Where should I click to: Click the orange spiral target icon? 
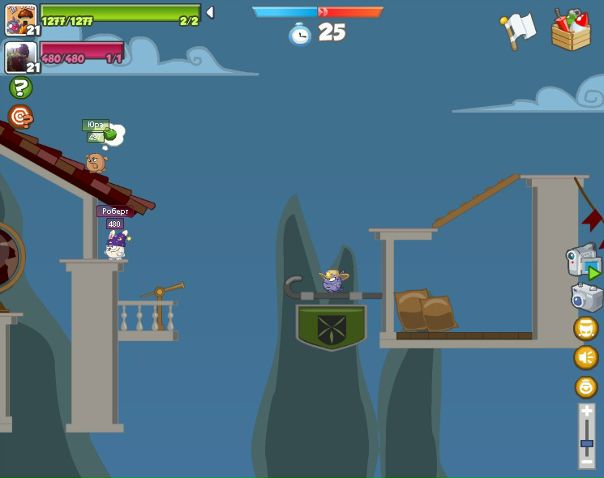[20, 117]
